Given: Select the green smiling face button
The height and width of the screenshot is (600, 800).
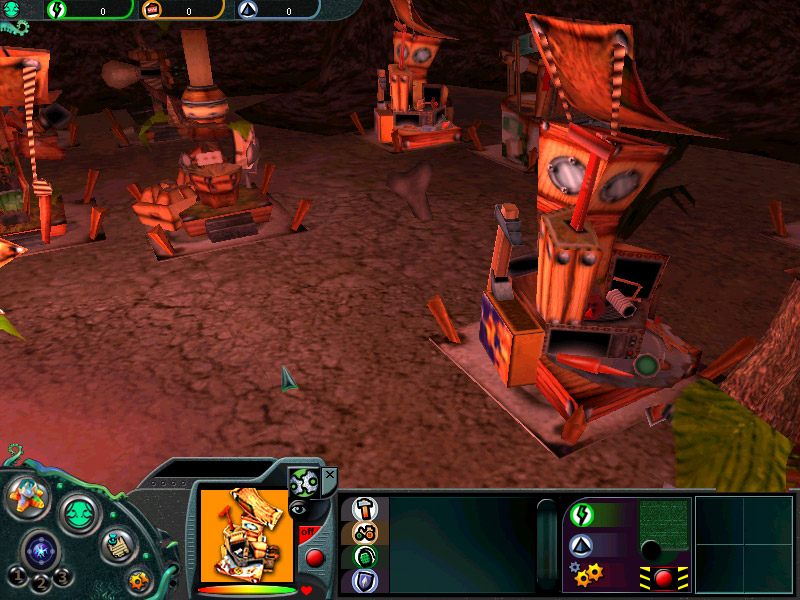Looking at the screenshot, I should [x=79, y=514].
